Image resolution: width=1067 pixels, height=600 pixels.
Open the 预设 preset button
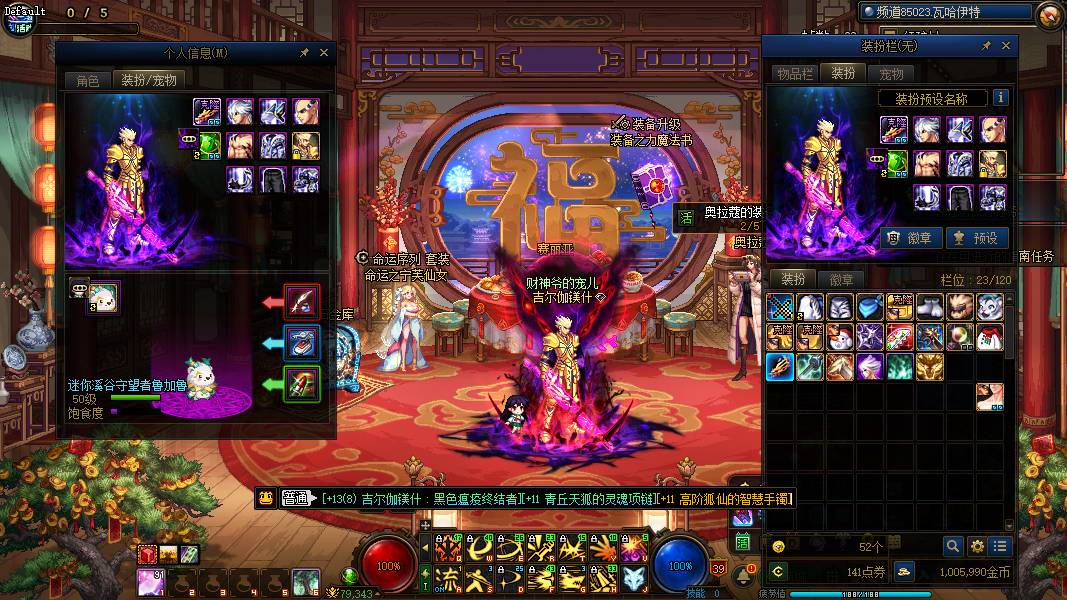975,238
